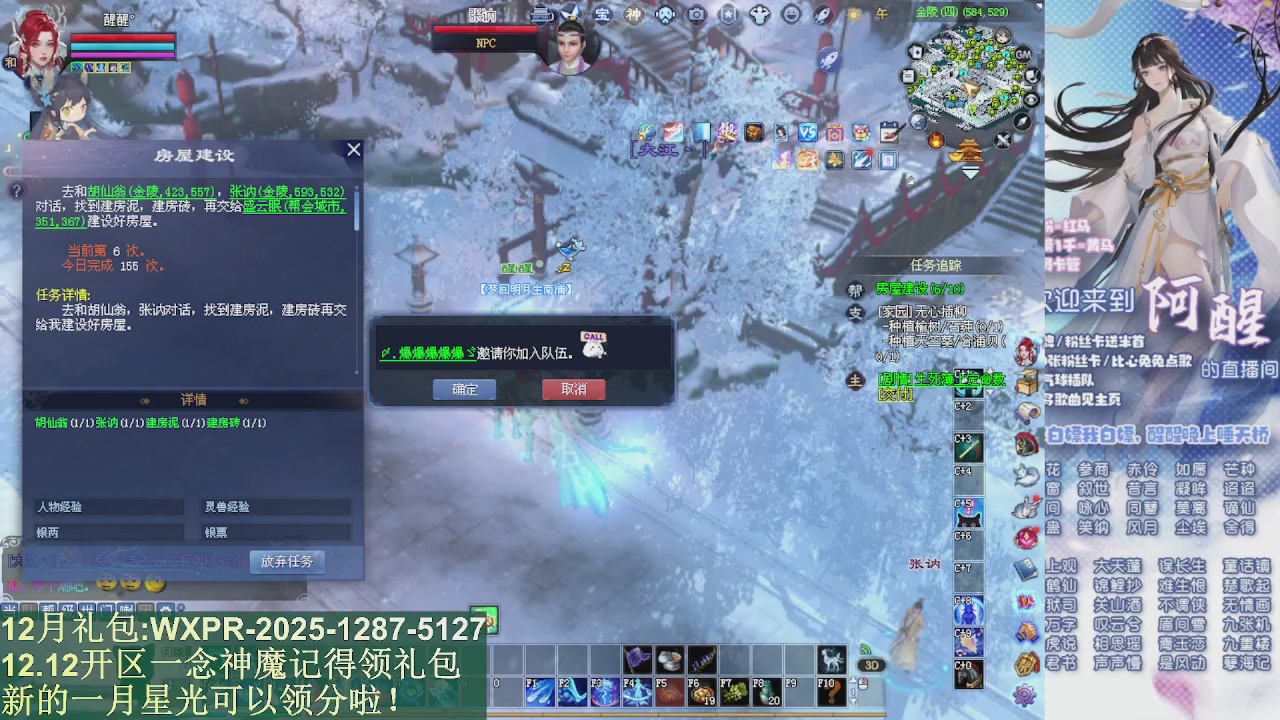Click the camera screenshot icon in the top toolbar
Viewport: 1280px width, 720px height.
pos(696,15)
